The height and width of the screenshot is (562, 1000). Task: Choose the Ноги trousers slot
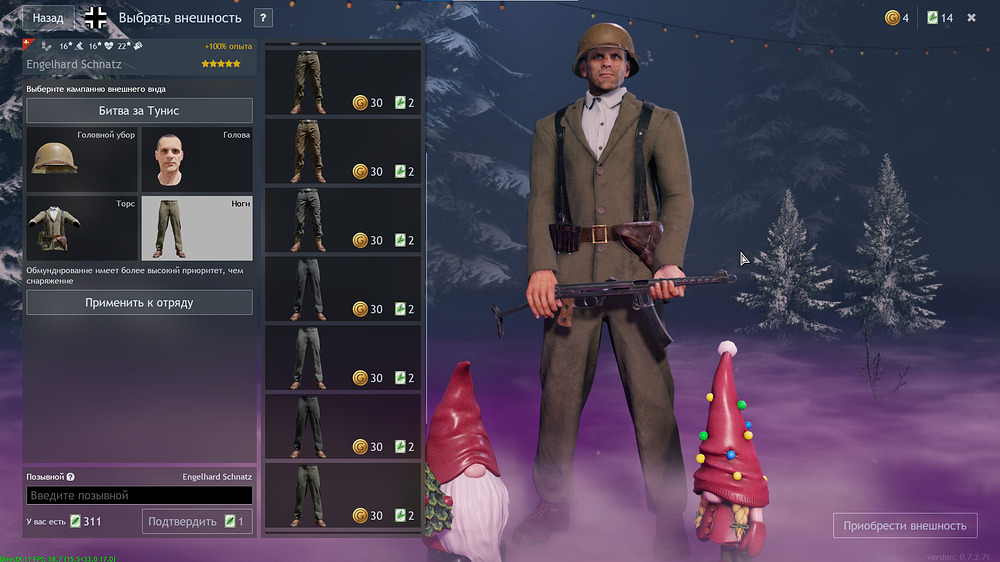(x=196, y=228)
